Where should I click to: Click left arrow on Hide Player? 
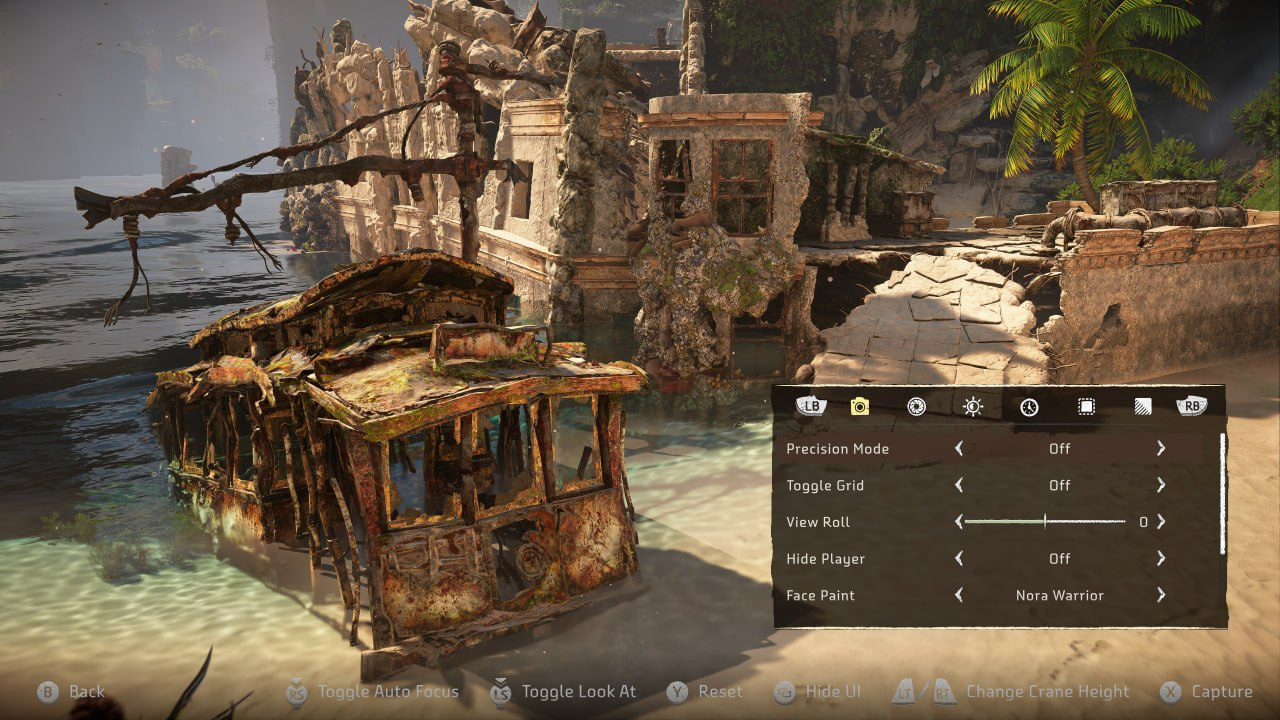pos(959,558)
